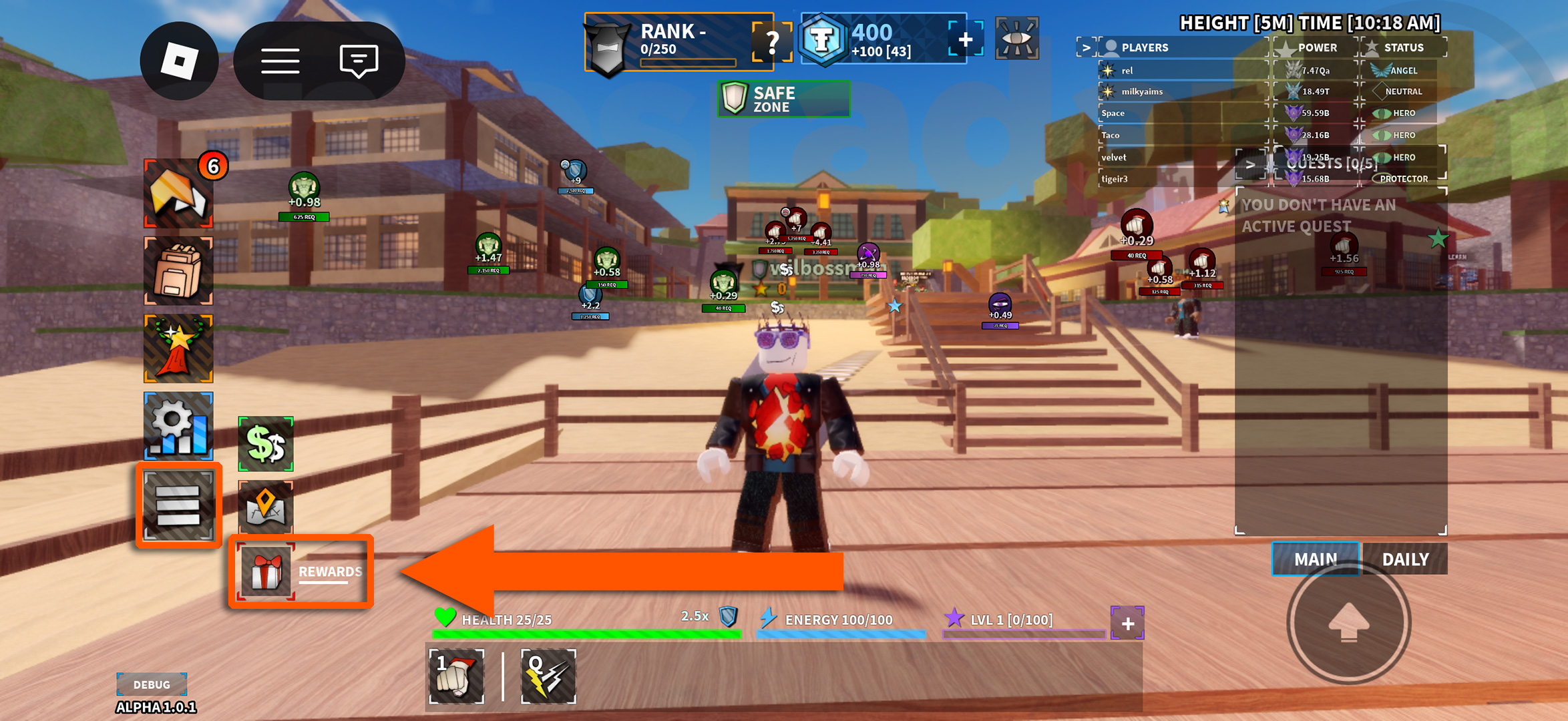Expand the QUESTS [0/5] chevron
Viewport: 1568px width, 721px height.
point(1250,164)
